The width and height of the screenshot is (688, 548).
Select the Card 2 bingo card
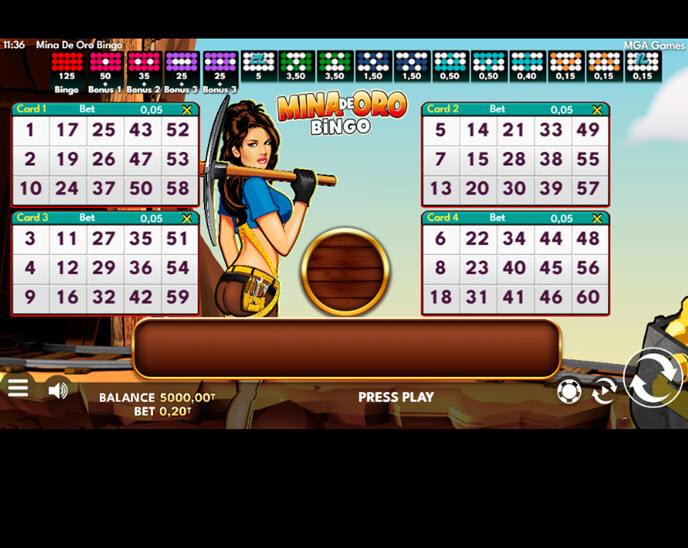(515, 159)
